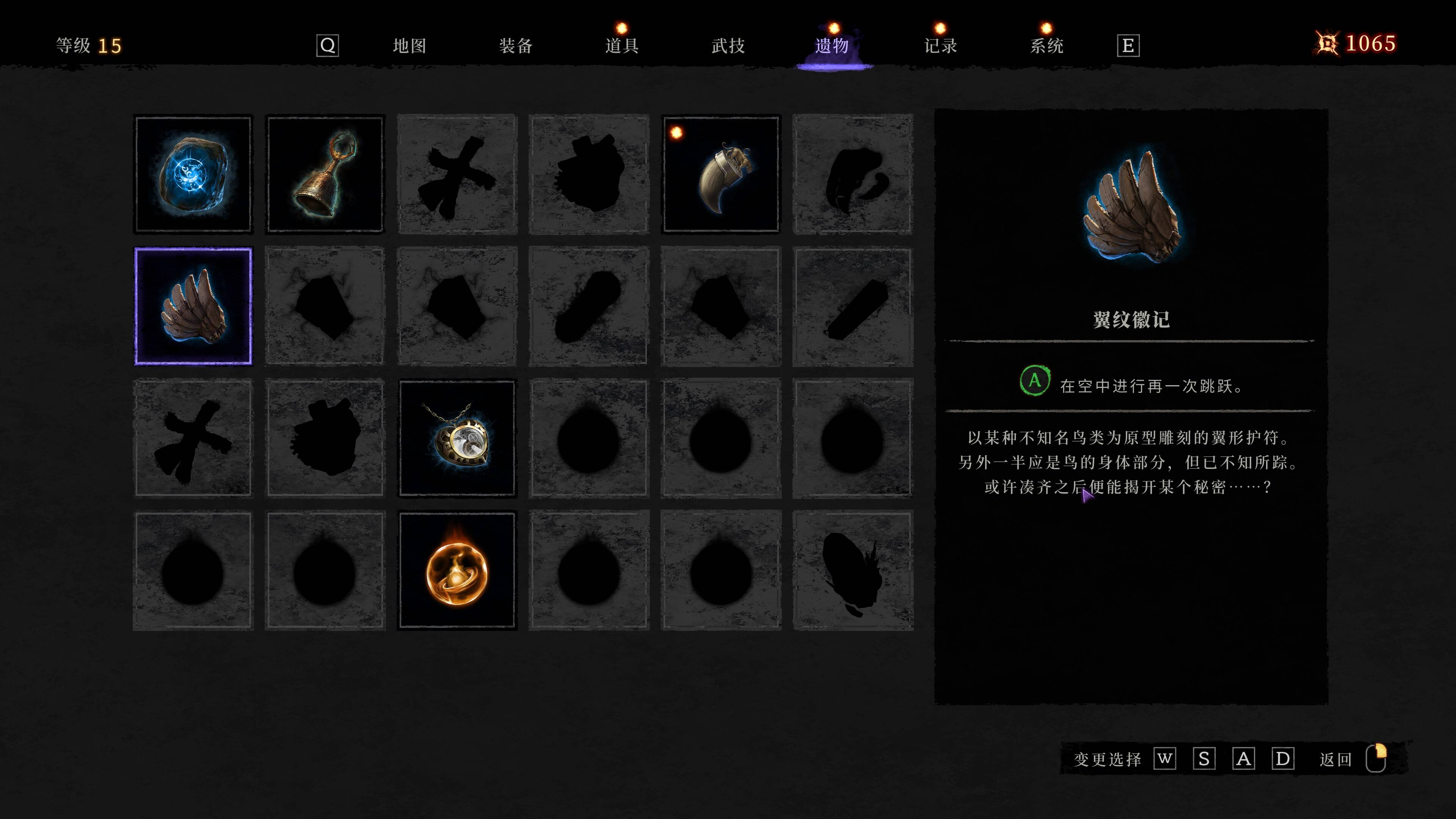Select the 遗物 relics tab
The height and width of the screenshot is (819, 1456).
[832, 45]
